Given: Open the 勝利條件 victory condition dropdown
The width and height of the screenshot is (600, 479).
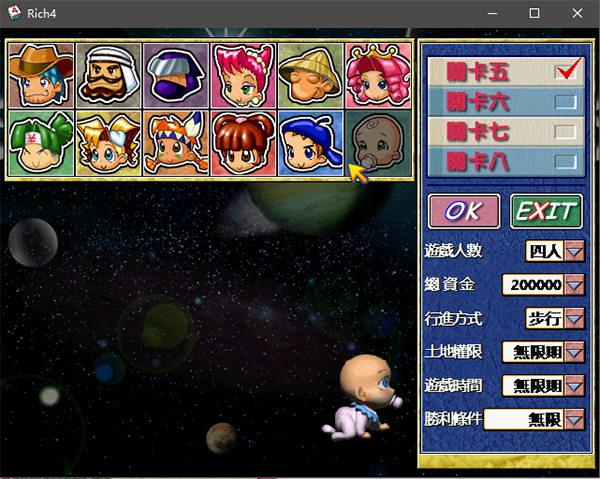Looking at the screenshot, I should 574,419.
